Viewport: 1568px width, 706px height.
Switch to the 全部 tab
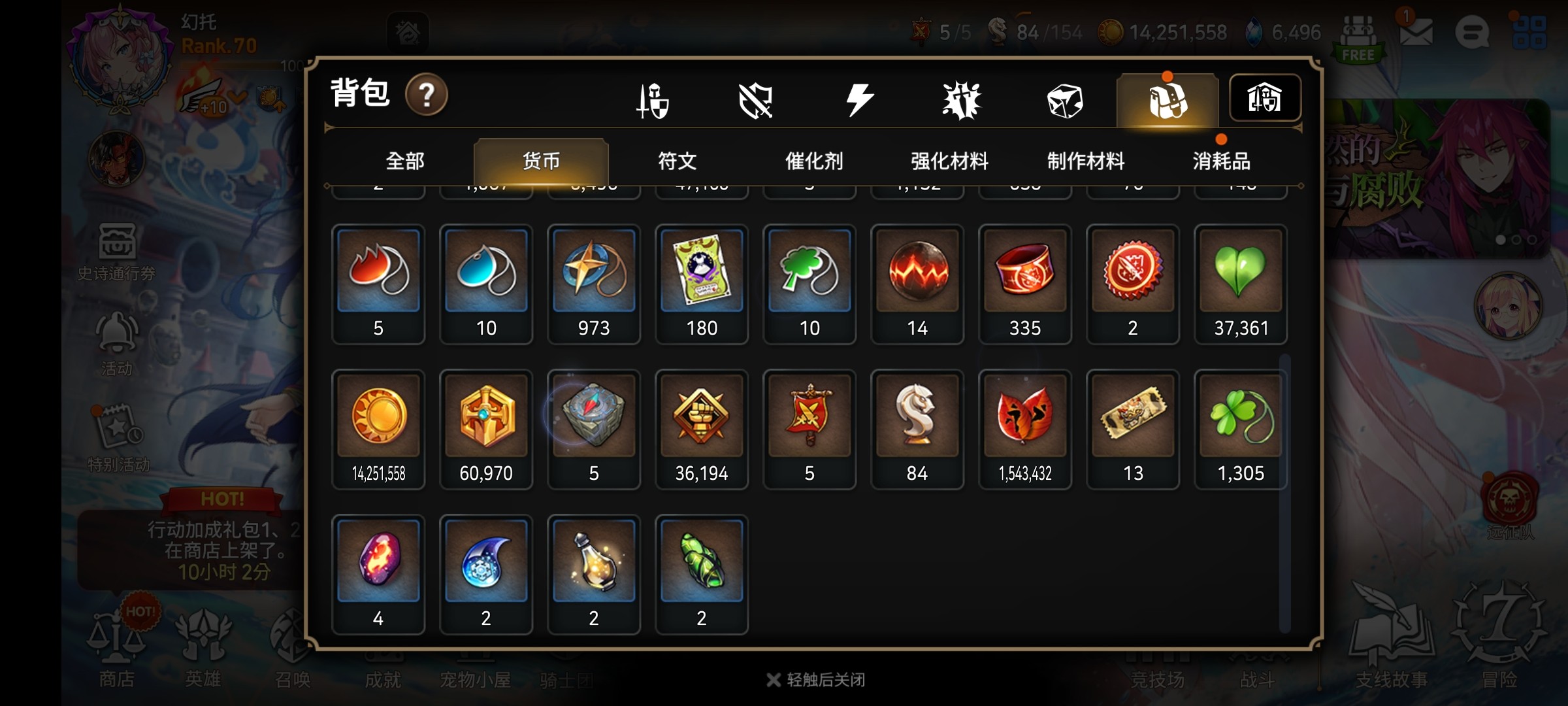tap(405, 161)
